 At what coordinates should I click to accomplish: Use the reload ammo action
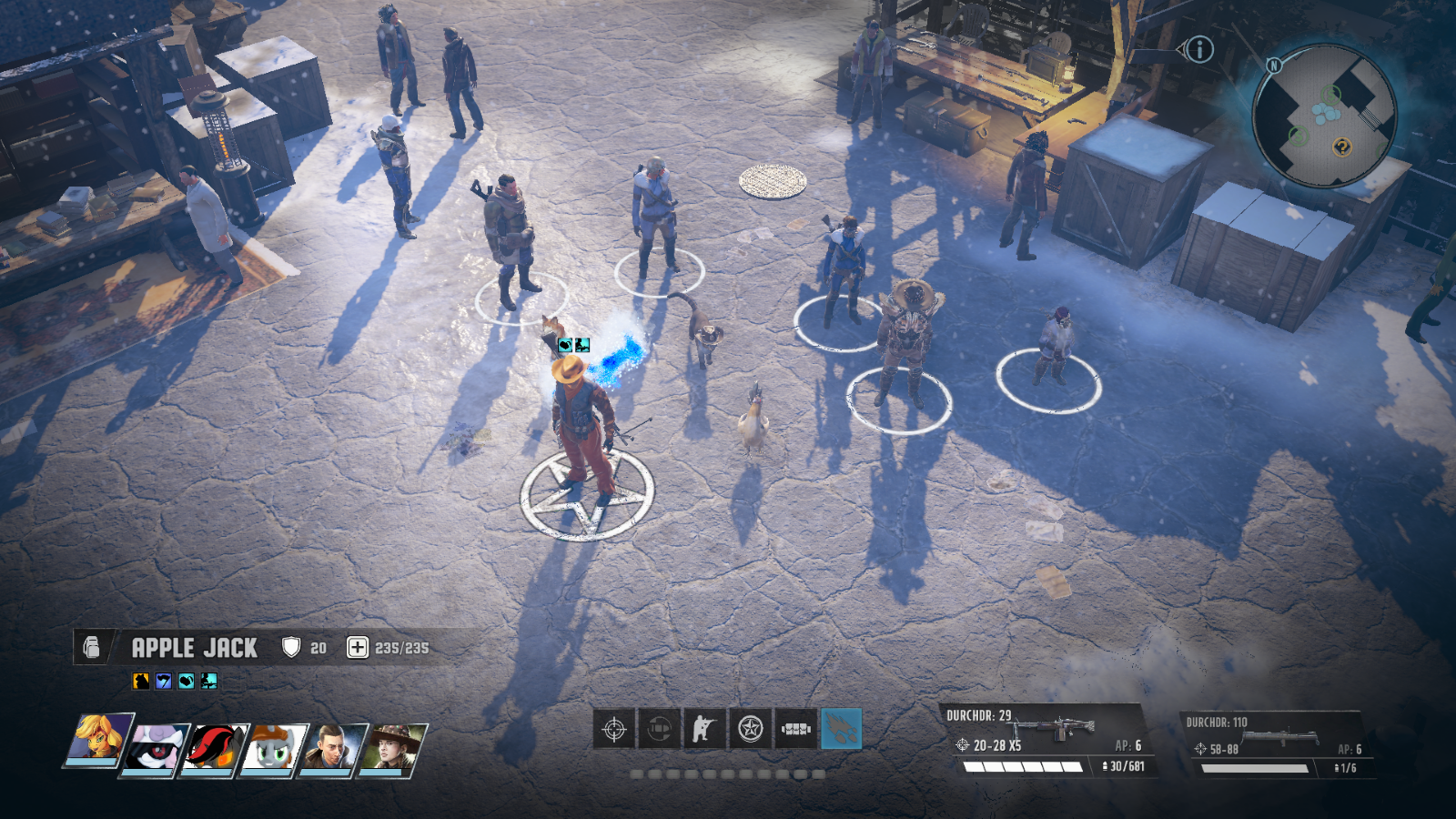tap(660, 729)
